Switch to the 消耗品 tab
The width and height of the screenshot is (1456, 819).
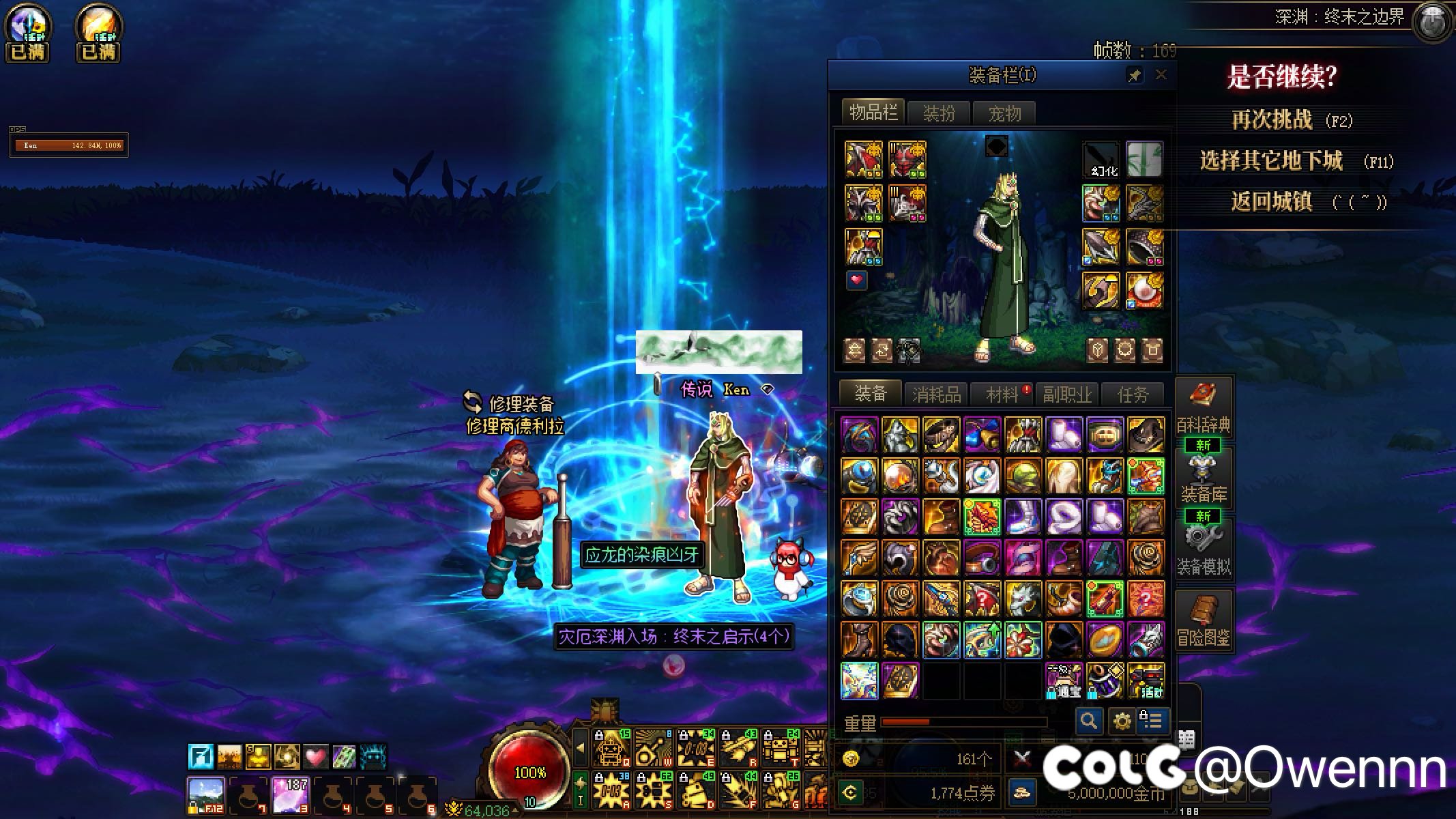click(936, 394)
